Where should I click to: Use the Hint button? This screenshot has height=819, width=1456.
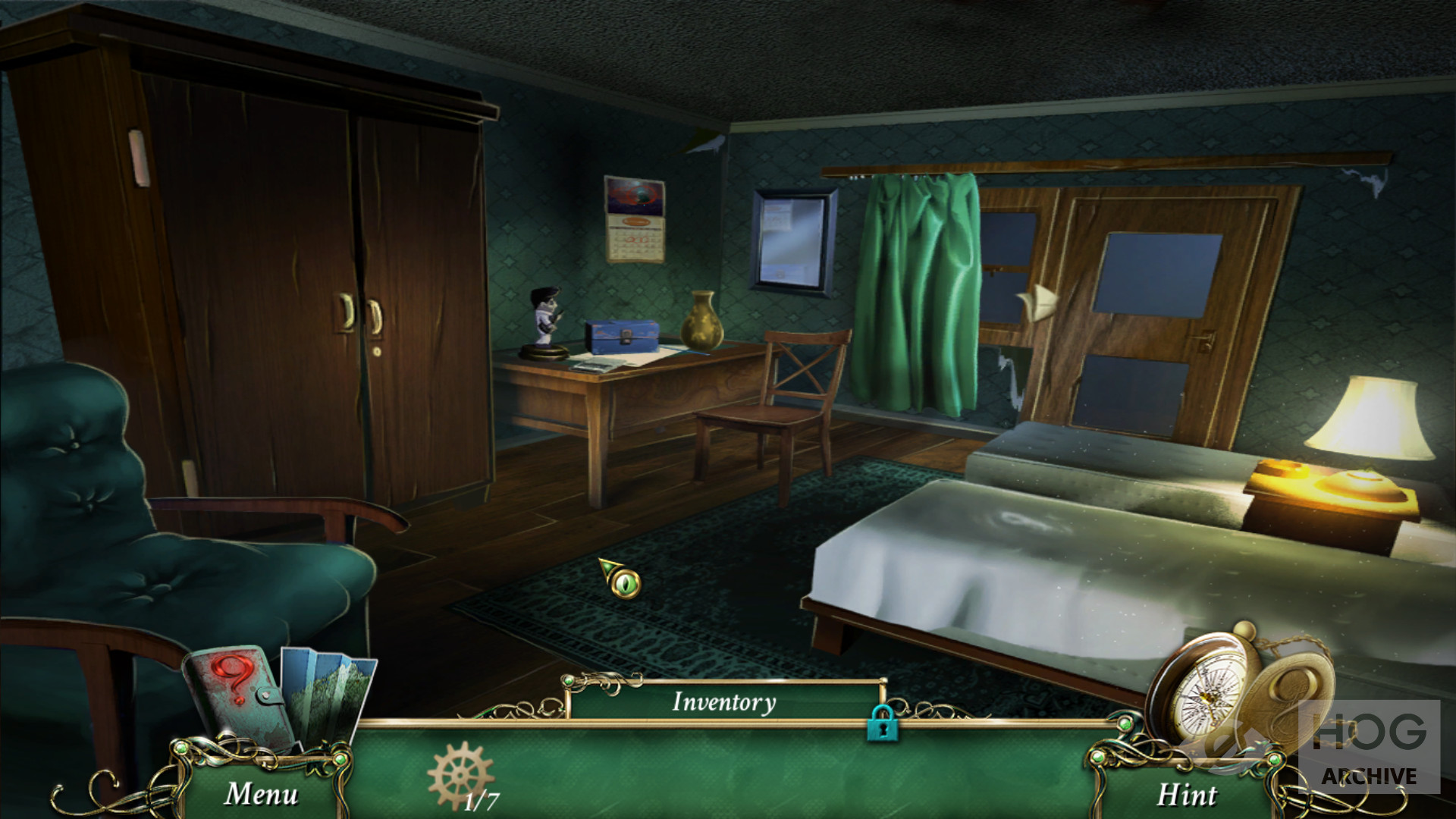(x=1185, y=794)
